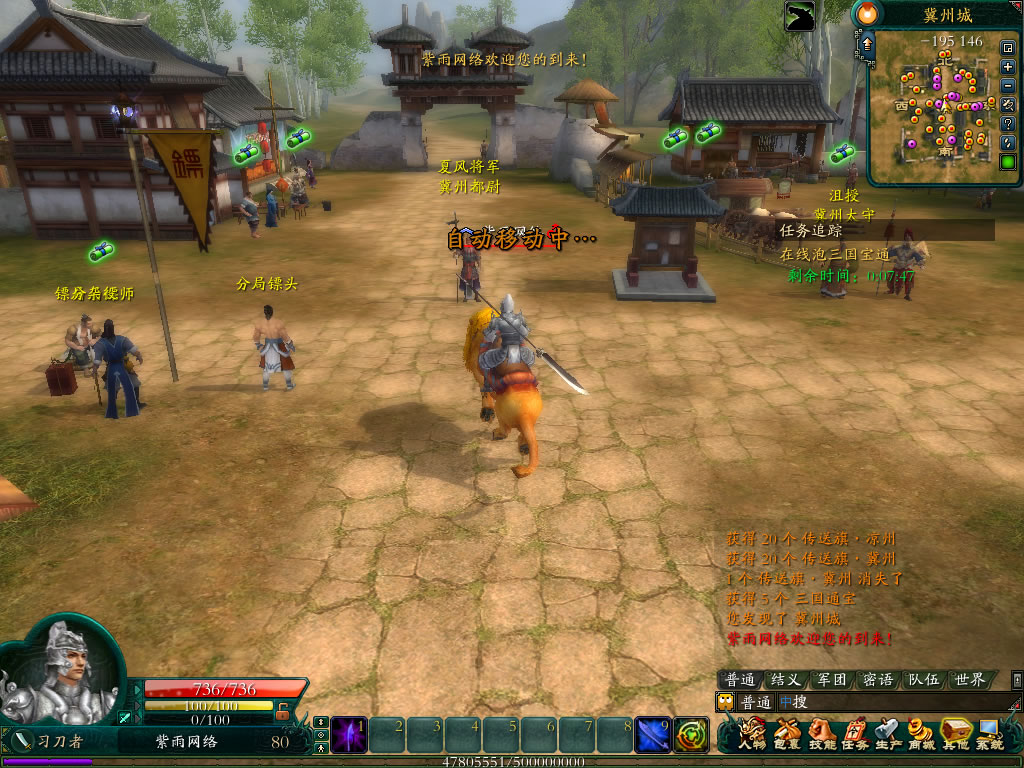Open the chat emoticon face button

coord(726,702)
